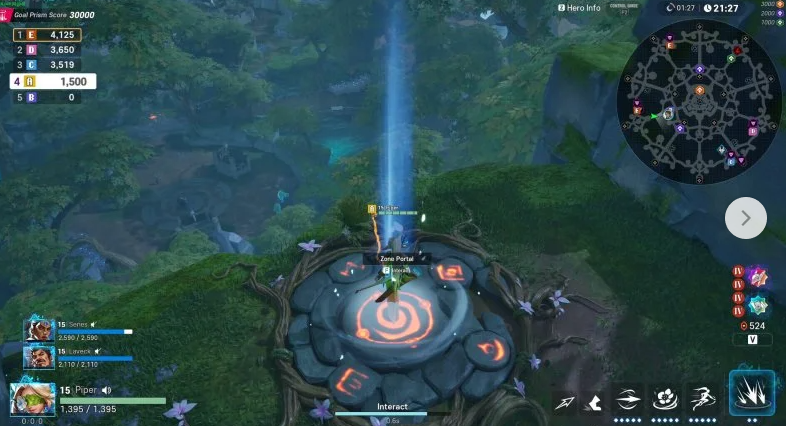Click the orange marker at the minimap center
The width and height of the screenshot is (786, 426).
[698, 101]
